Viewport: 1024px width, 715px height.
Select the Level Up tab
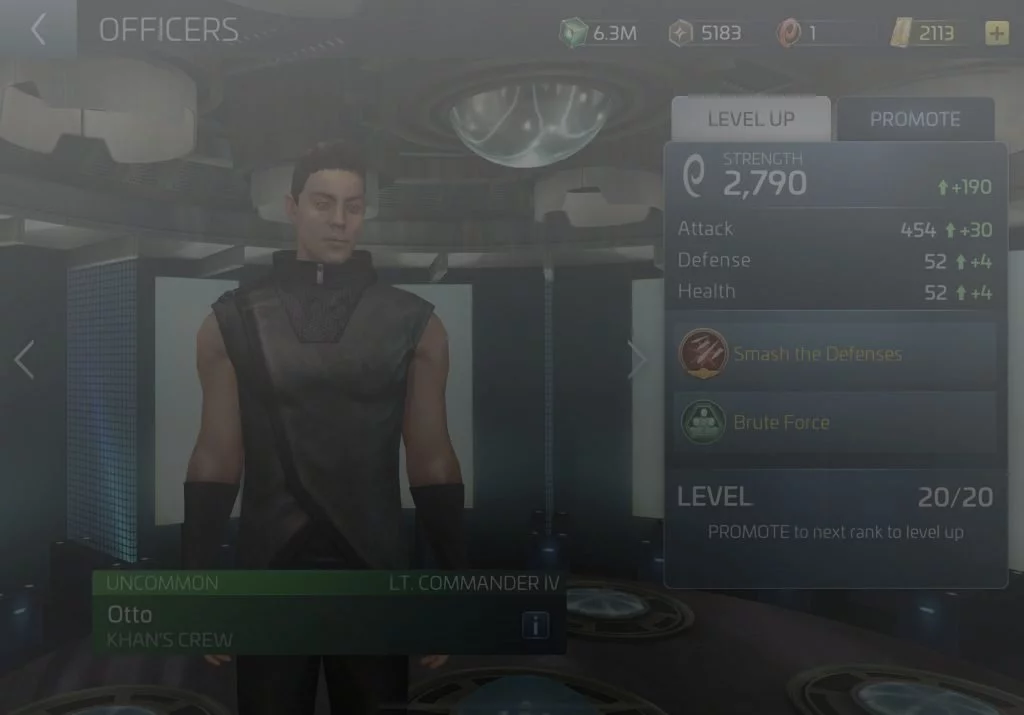751,119
